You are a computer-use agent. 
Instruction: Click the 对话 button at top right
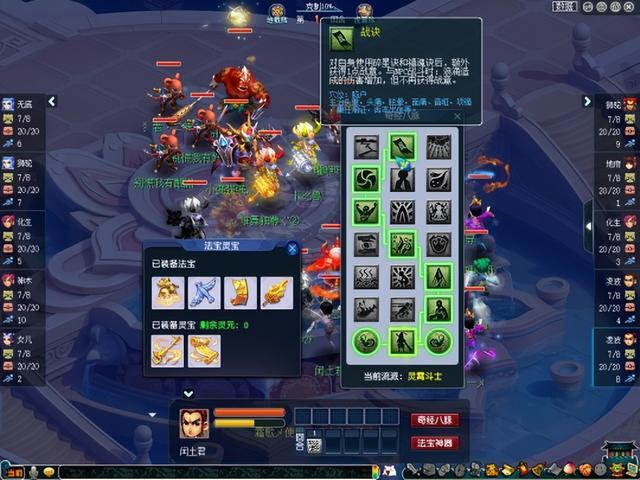pyautogui.click(x=565, y=6)
